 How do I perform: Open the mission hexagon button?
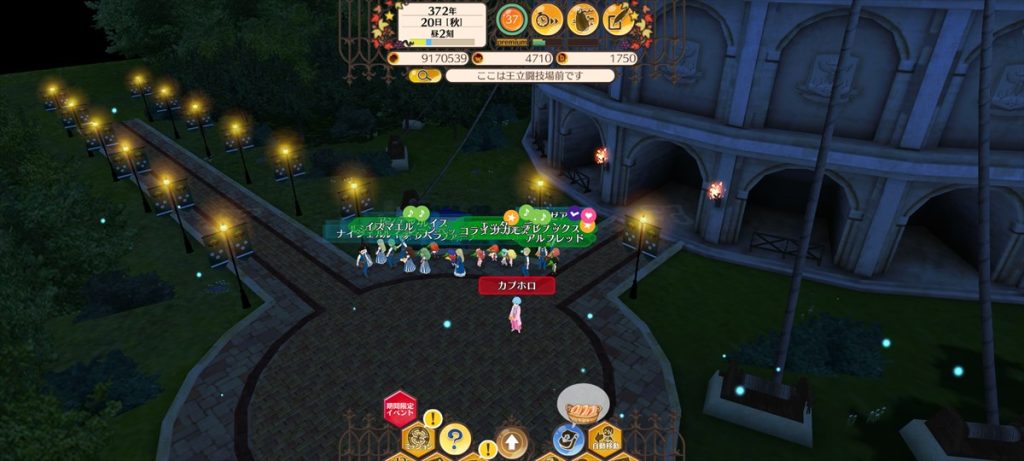pyautogui.click(x=418, y=438)
